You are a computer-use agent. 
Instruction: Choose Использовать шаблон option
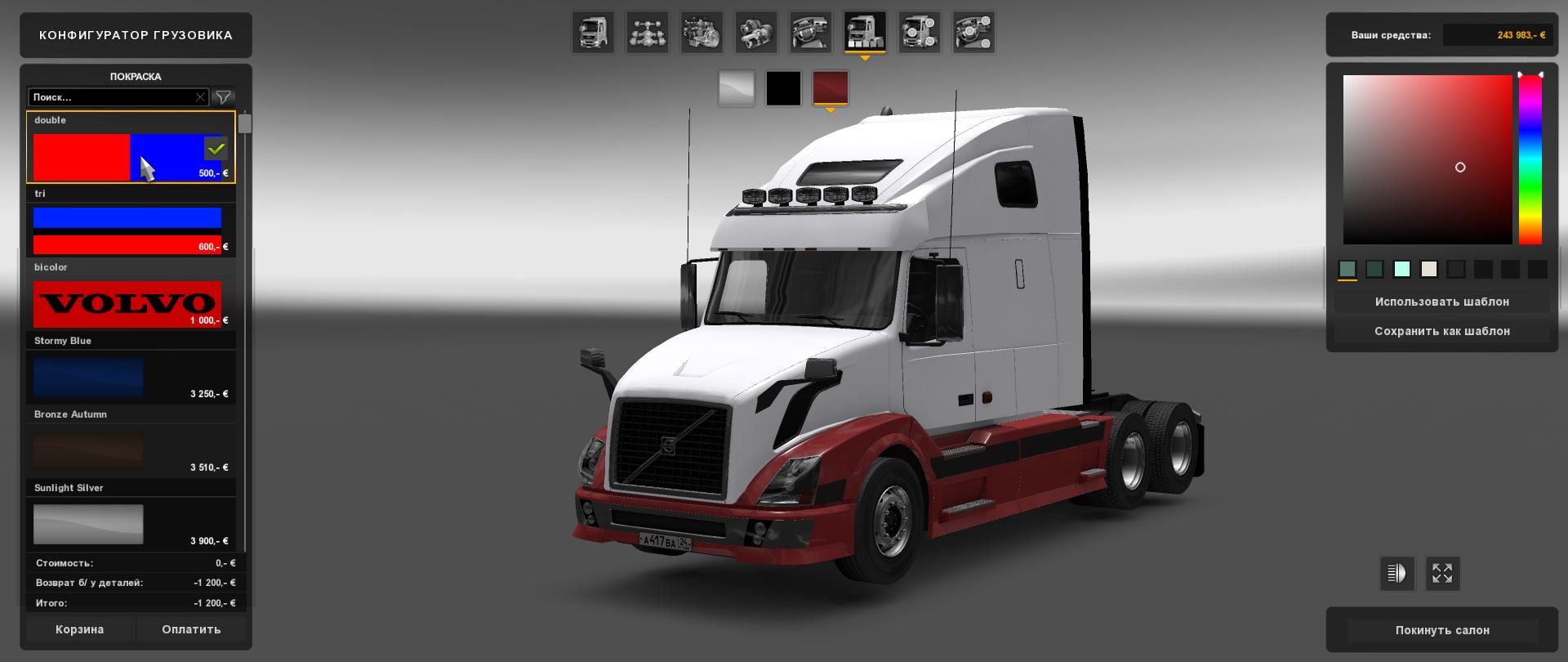[x=1441, y=302]
